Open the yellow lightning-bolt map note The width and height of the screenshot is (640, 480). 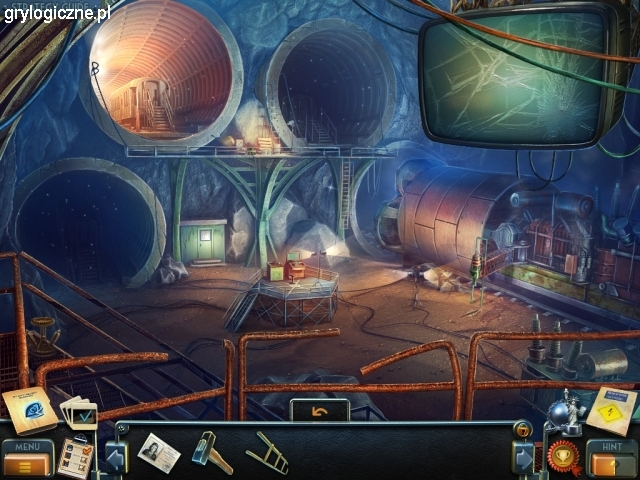(610, 409)
